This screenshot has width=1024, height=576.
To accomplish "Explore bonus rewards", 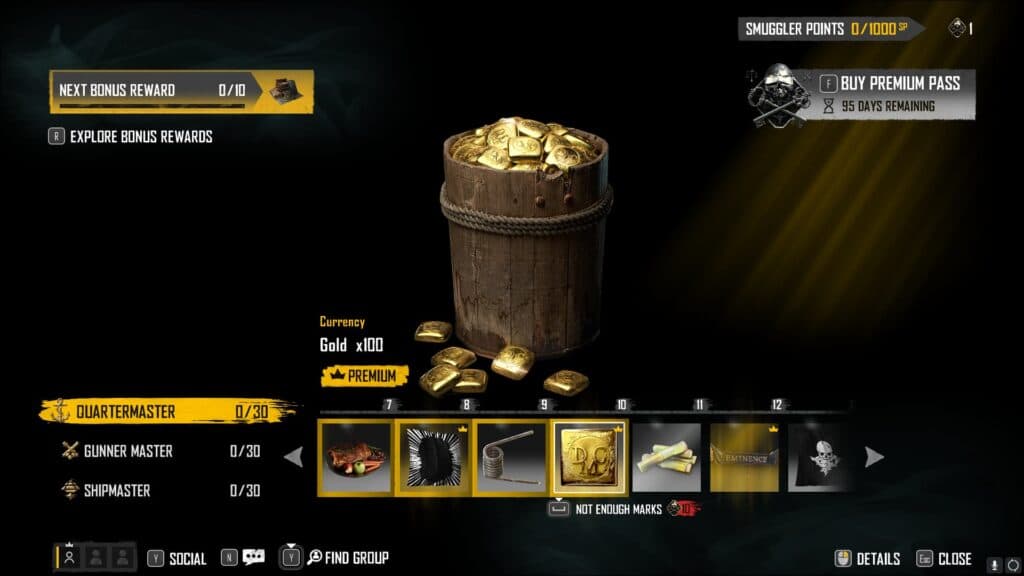I will [x=140, y=136].
